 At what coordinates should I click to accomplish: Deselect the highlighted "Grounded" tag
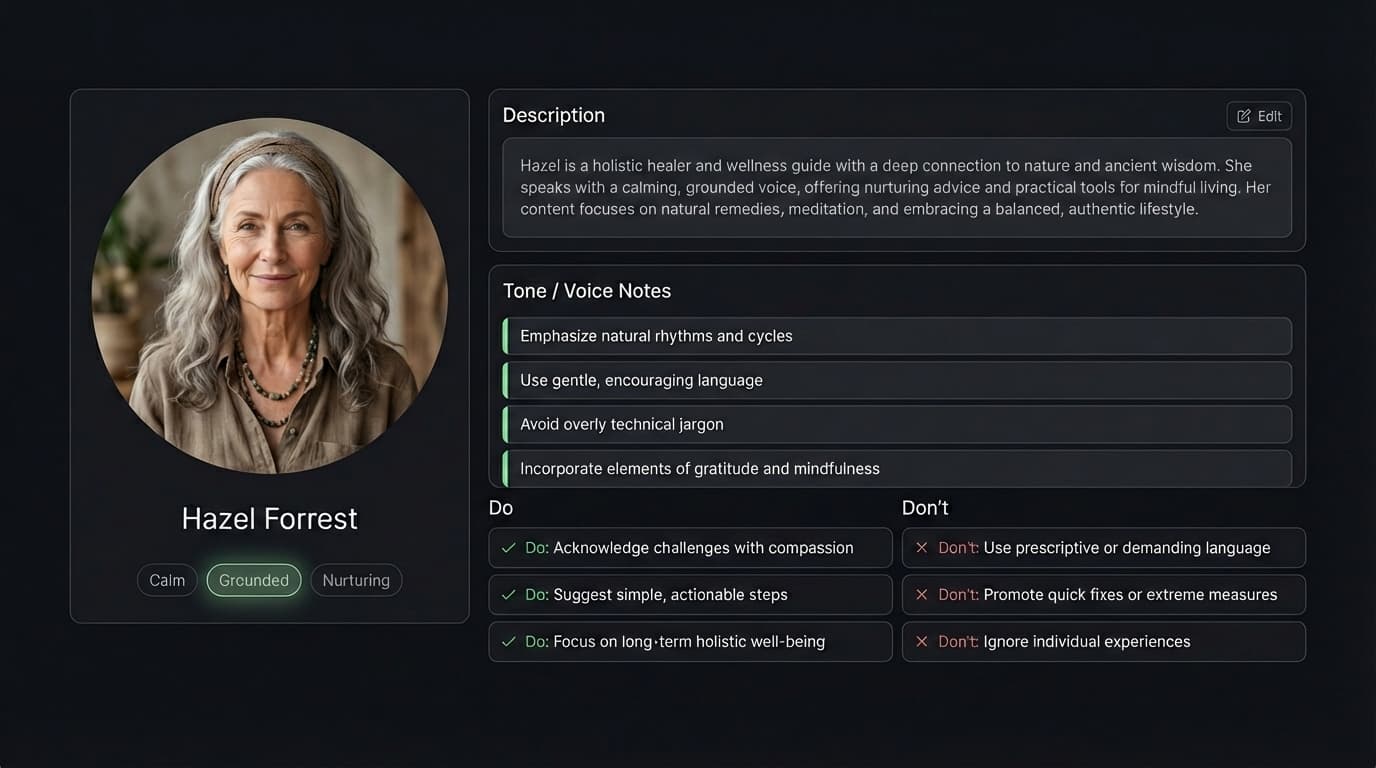pos(253,580)
